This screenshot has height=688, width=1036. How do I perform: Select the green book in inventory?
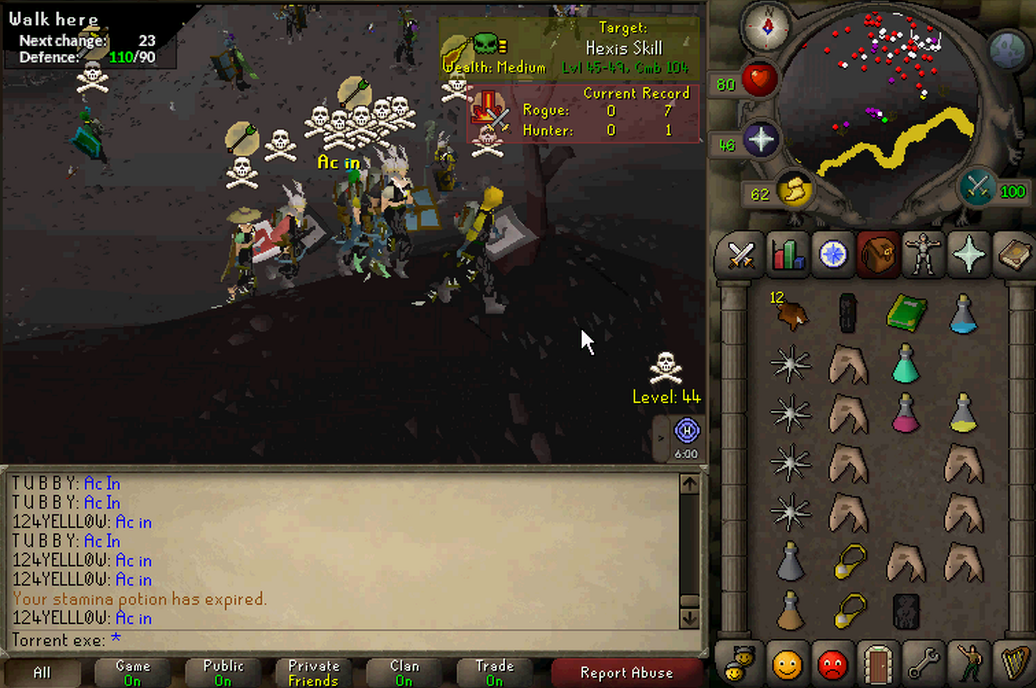pos(906,312)
